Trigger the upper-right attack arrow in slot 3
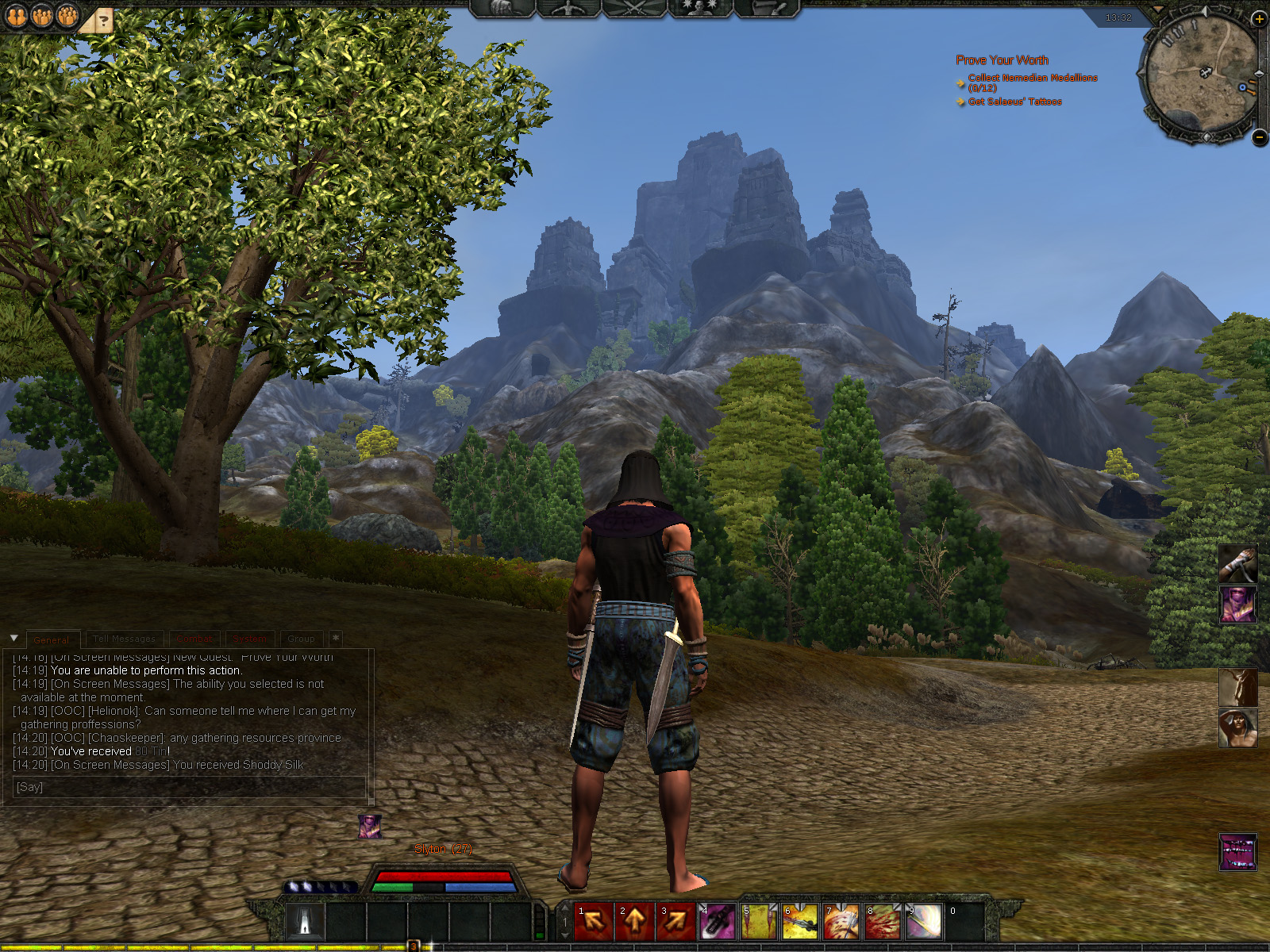Viewport: 1270px width, 952px height. tap(676, 921)
